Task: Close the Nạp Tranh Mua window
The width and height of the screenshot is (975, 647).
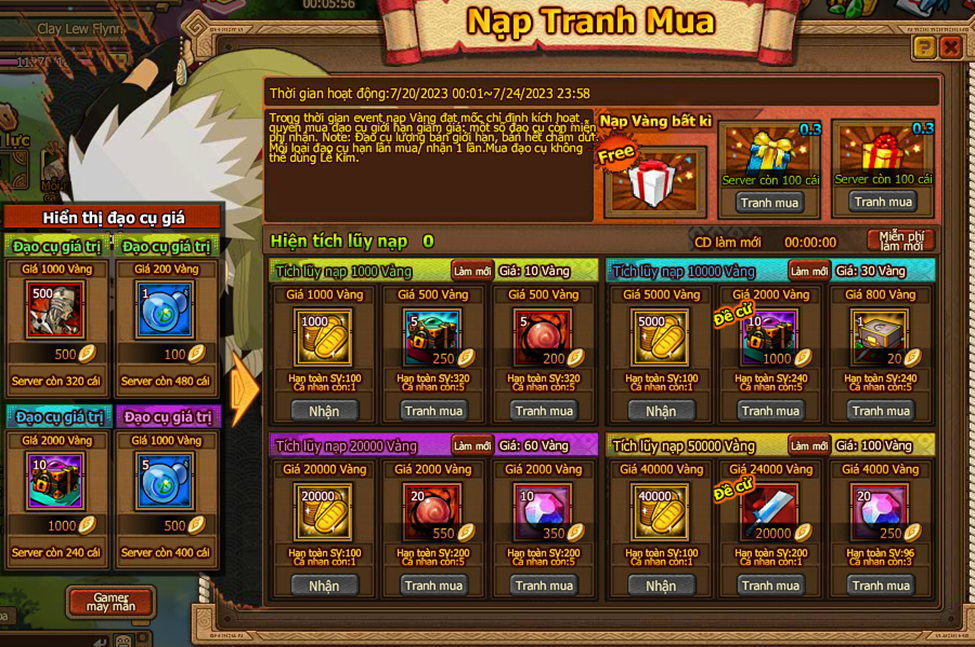Action: 950,47
